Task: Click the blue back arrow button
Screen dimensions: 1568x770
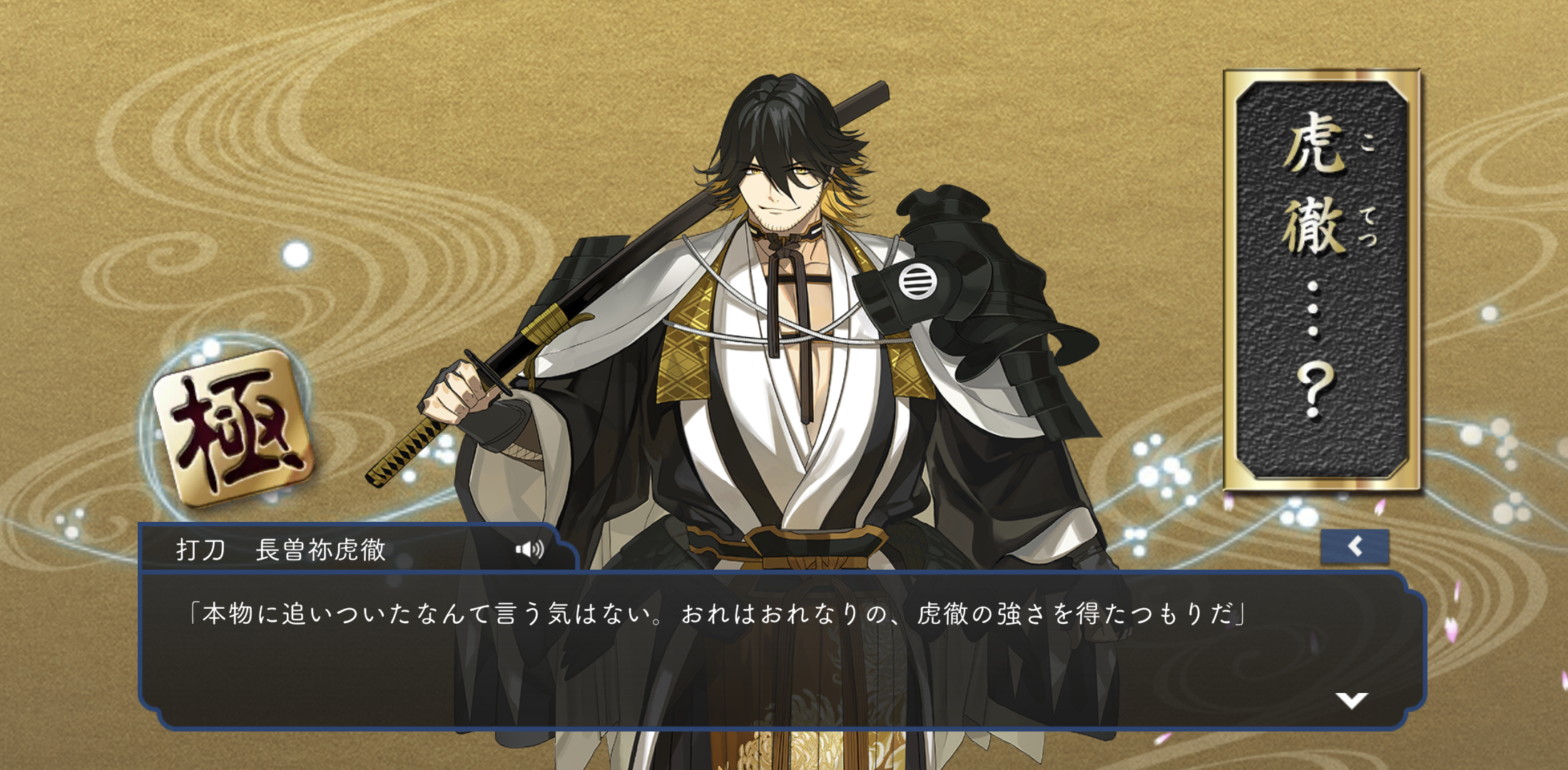Action: [1354, 547]
